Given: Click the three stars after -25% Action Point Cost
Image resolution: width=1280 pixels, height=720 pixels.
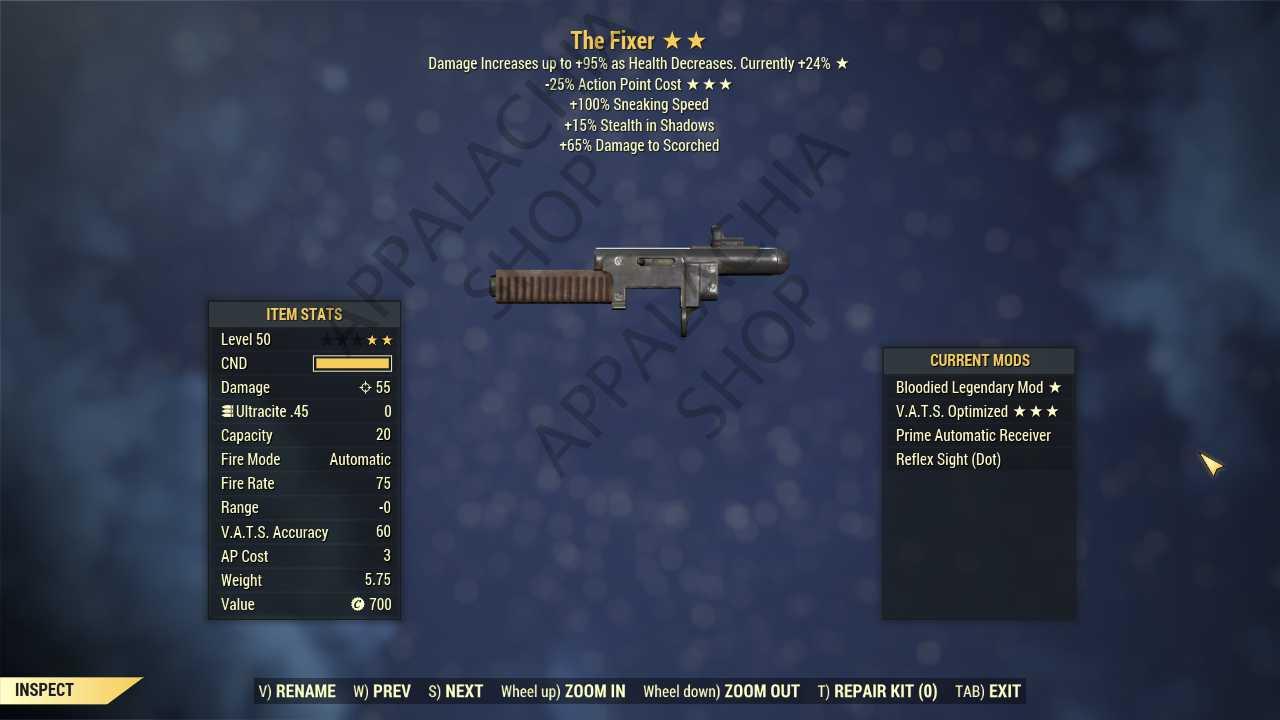Looking at the screenshot, I should point(712,84).
